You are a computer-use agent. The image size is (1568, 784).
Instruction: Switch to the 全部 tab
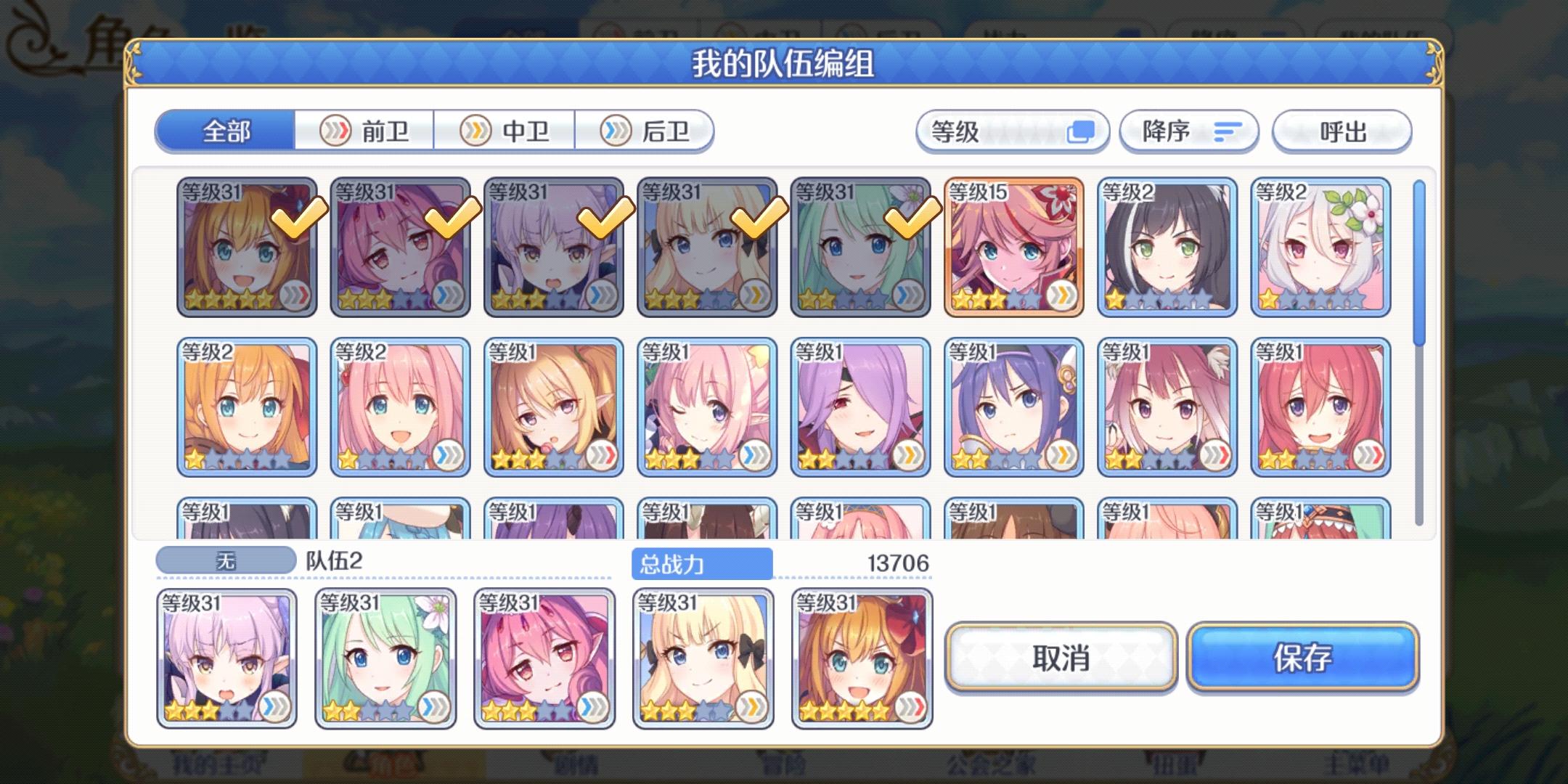225,131
